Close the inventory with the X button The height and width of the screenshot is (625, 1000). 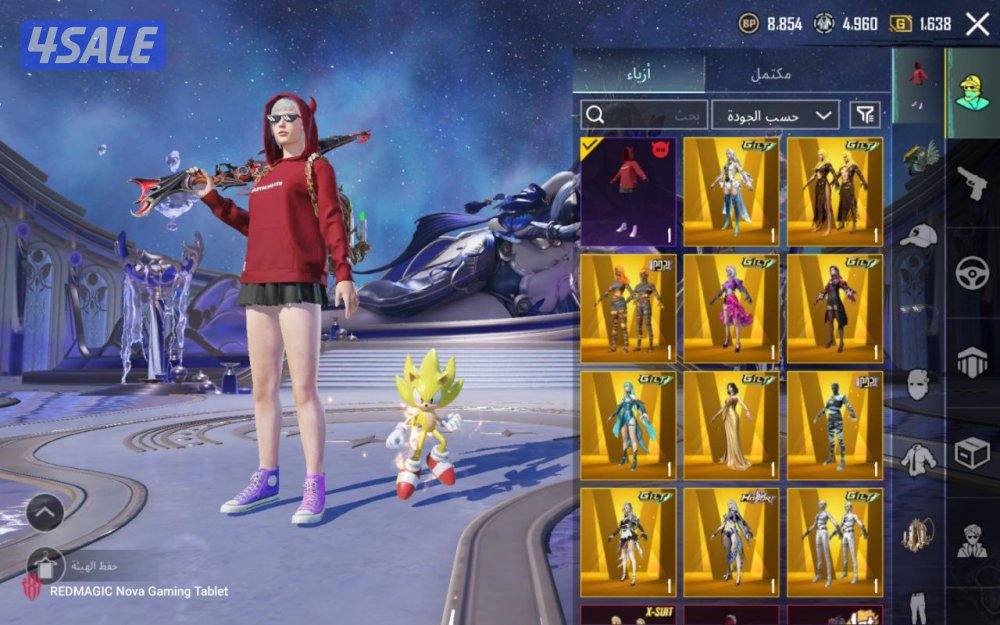977,24
